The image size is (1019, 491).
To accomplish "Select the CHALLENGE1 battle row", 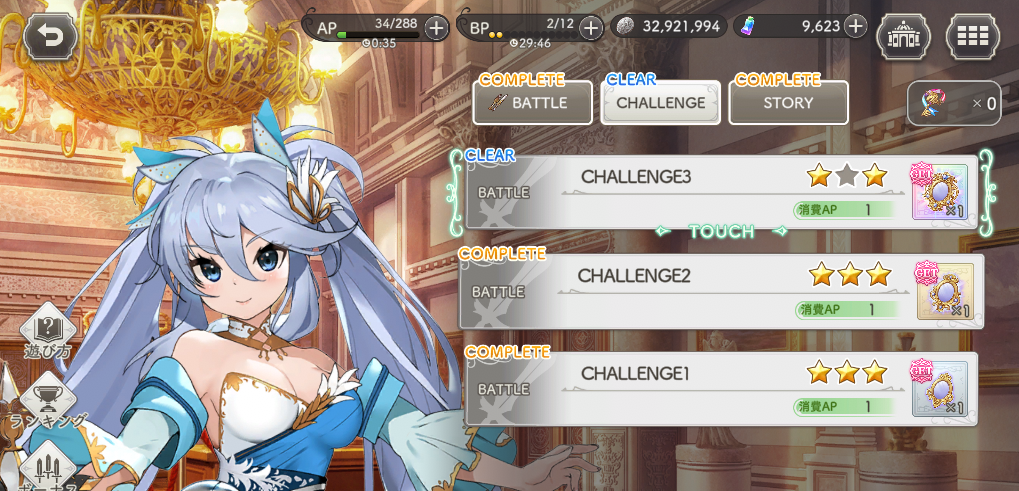I will [x=680, y=388].
